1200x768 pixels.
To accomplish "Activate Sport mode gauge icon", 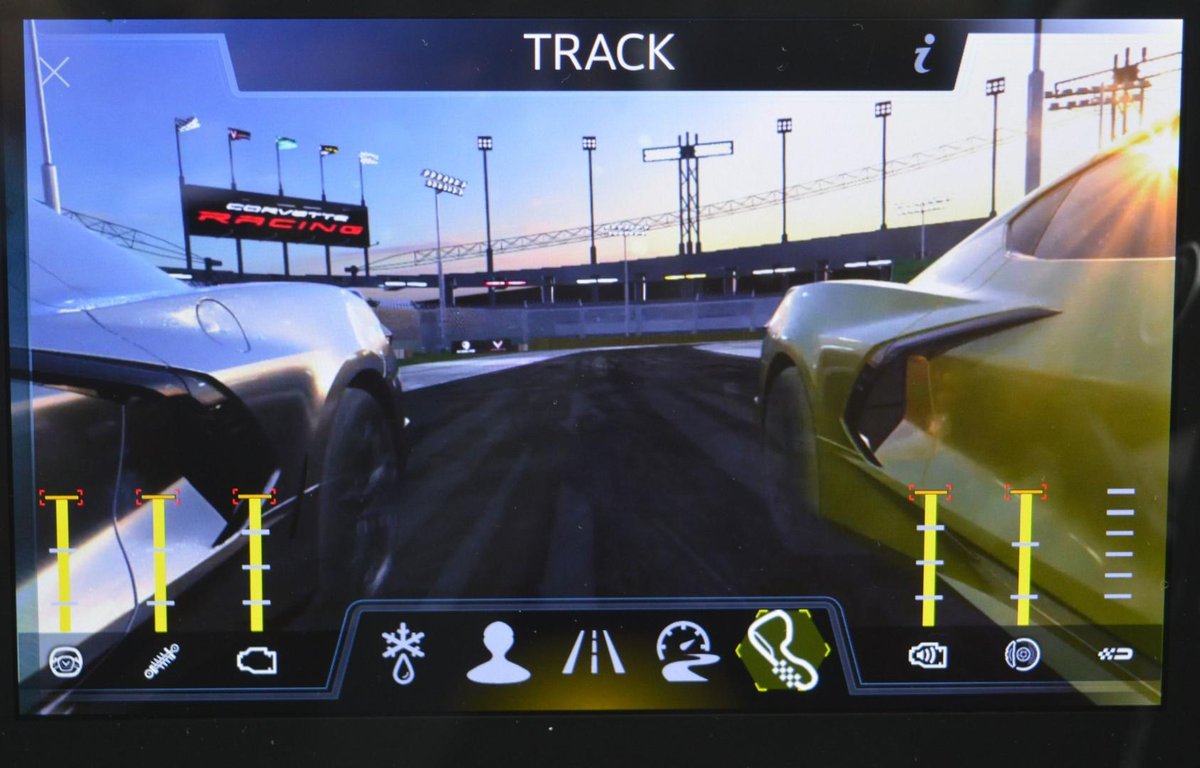I will pos(687,653).
